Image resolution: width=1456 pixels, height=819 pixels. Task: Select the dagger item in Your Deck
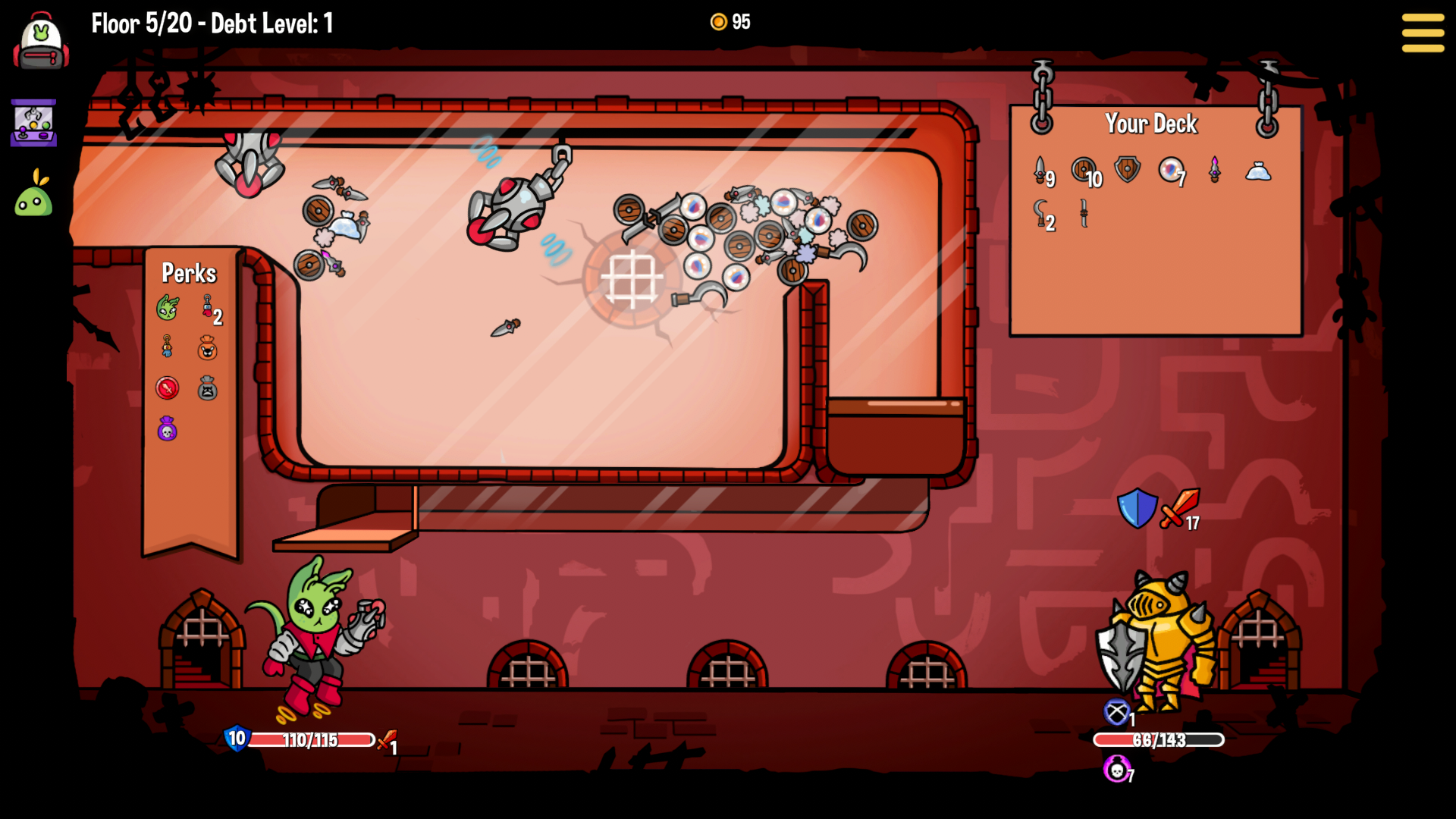point(1040,171)
